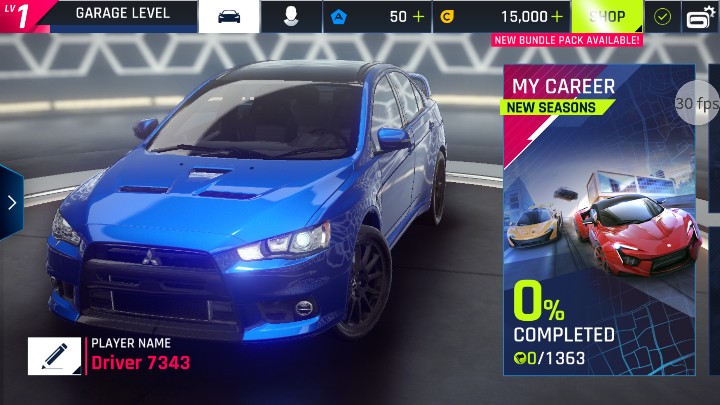Add more blue tokens

[x=418, y=17]
